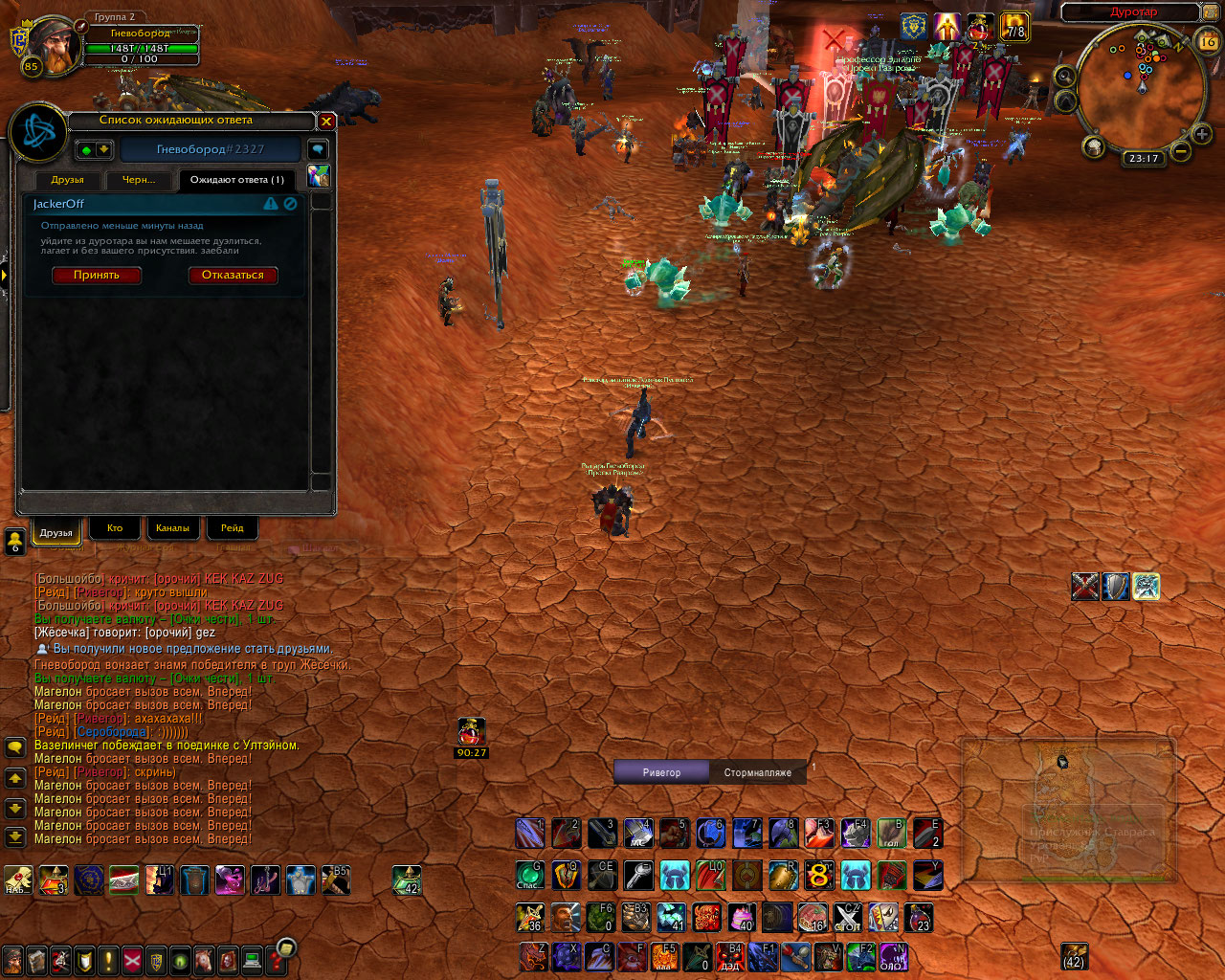Select the Рейд tab
The width and height of the screenshot is (1225, 980).
pos(232,528)
